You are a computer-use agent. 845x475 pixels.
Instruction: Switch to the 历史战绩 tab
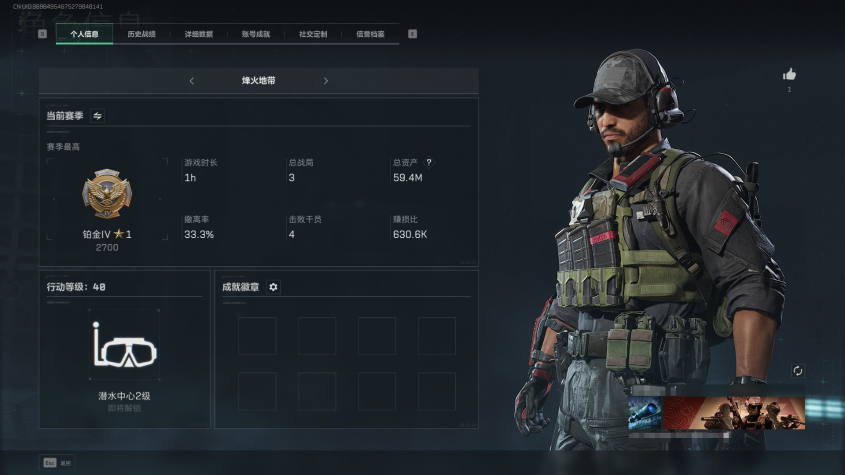click(141, 34)
